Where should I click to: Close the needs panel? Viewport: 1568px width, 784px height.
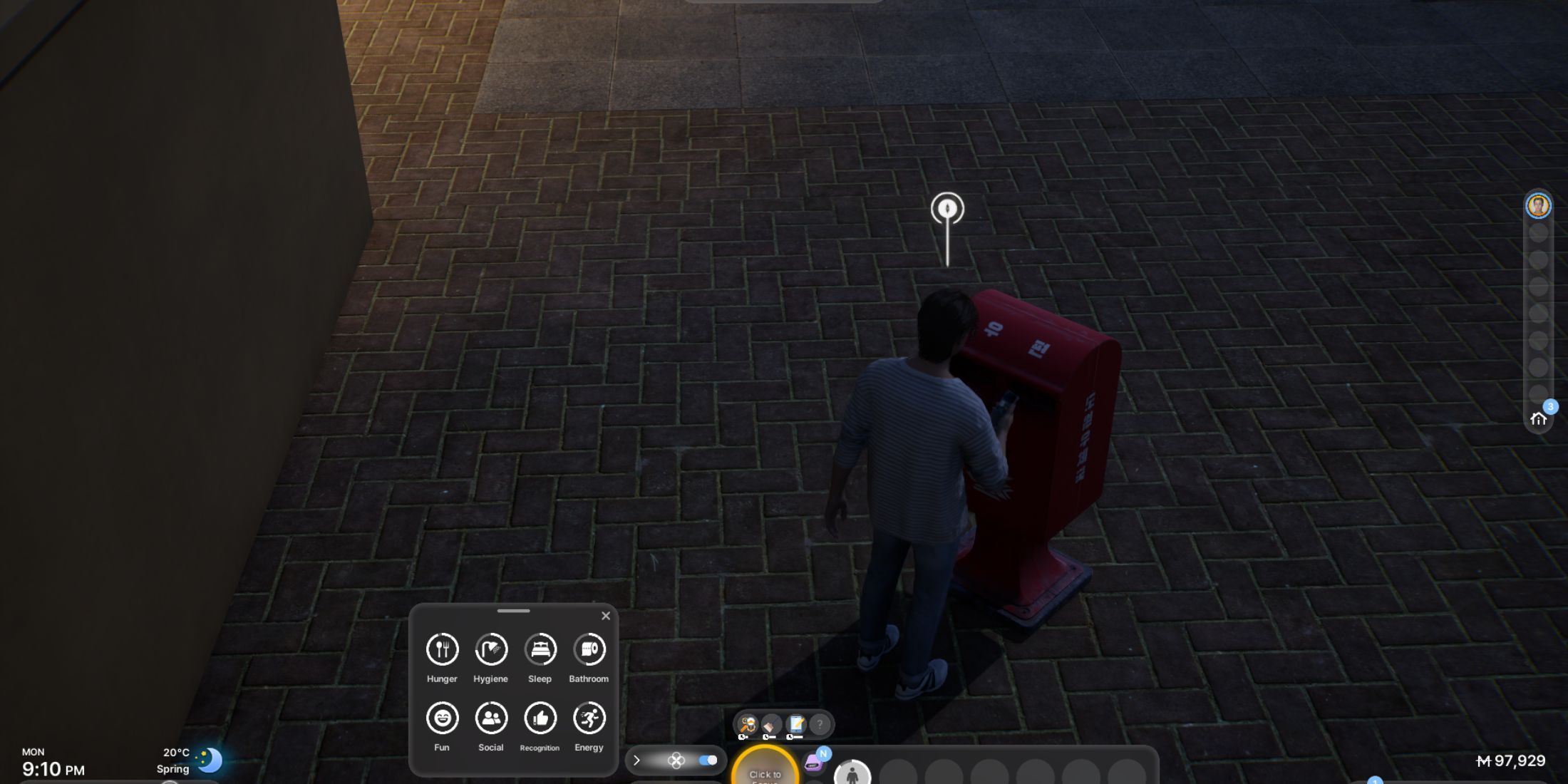(x=606, y=616)
